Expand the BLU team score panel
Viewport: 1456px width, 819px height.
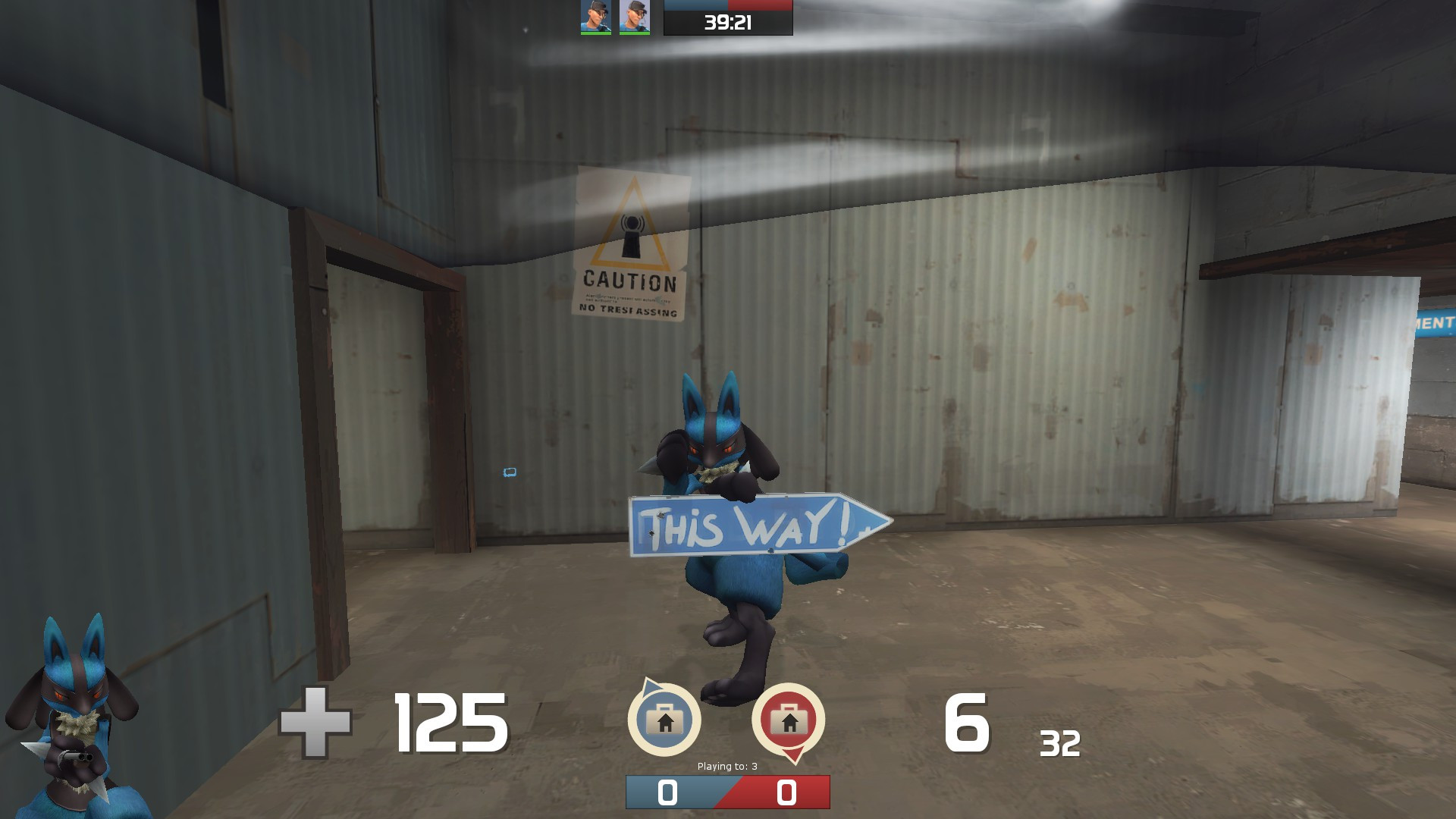[667, 791]
